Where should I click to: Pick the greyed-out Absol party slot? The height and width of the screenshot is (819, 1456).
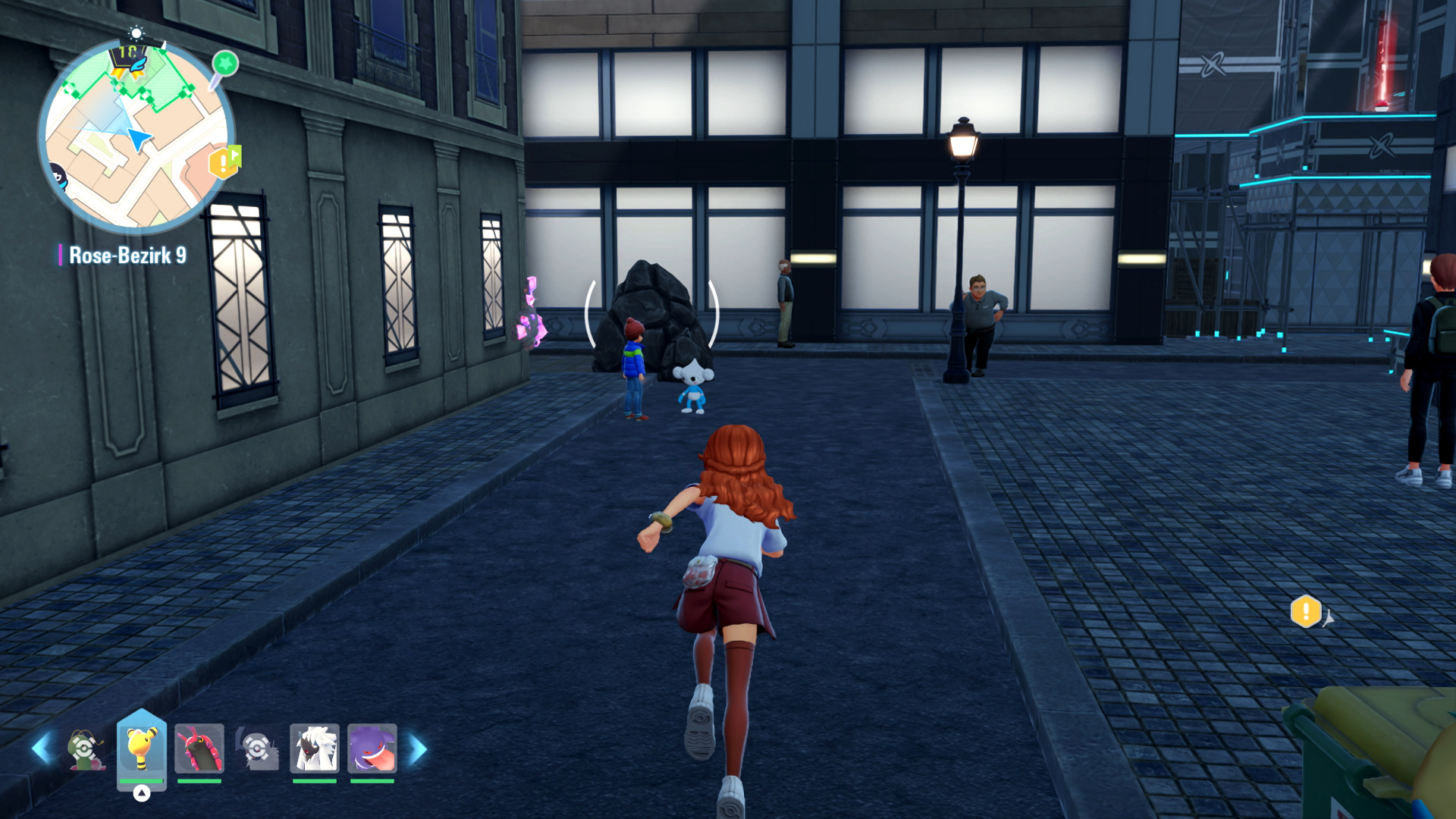(x=257, y=748)
